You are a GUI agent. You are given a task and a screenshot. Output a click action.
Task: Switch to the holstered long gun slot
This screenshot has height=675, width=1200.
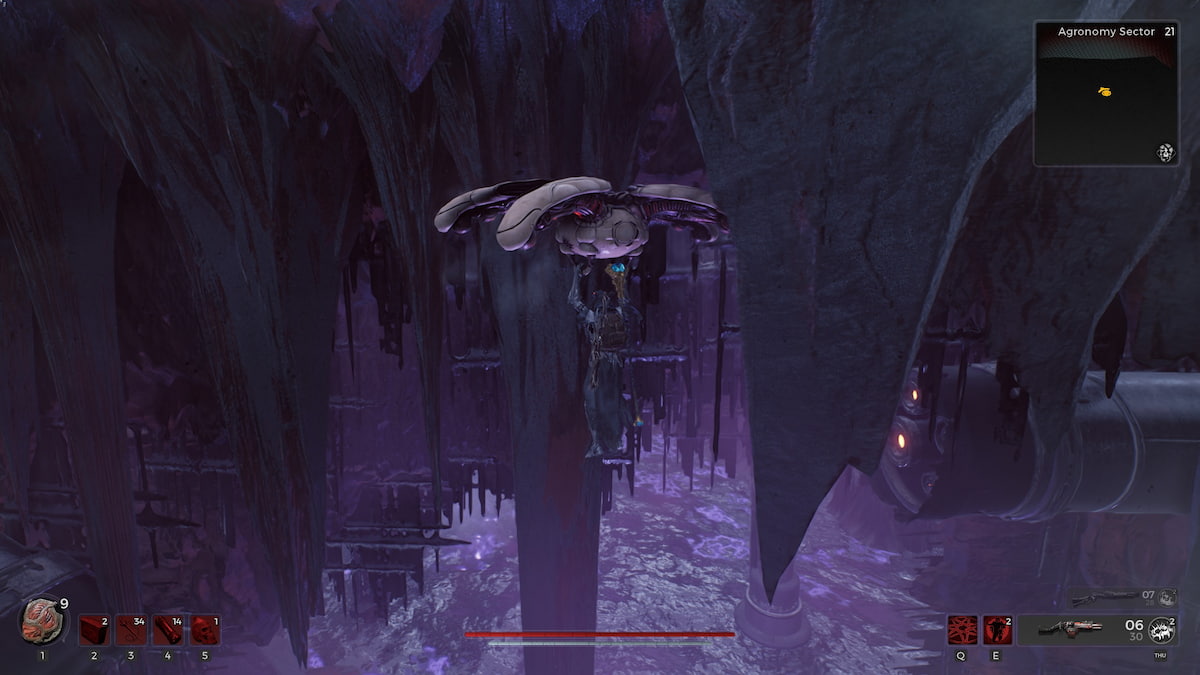pos(1103,598)
